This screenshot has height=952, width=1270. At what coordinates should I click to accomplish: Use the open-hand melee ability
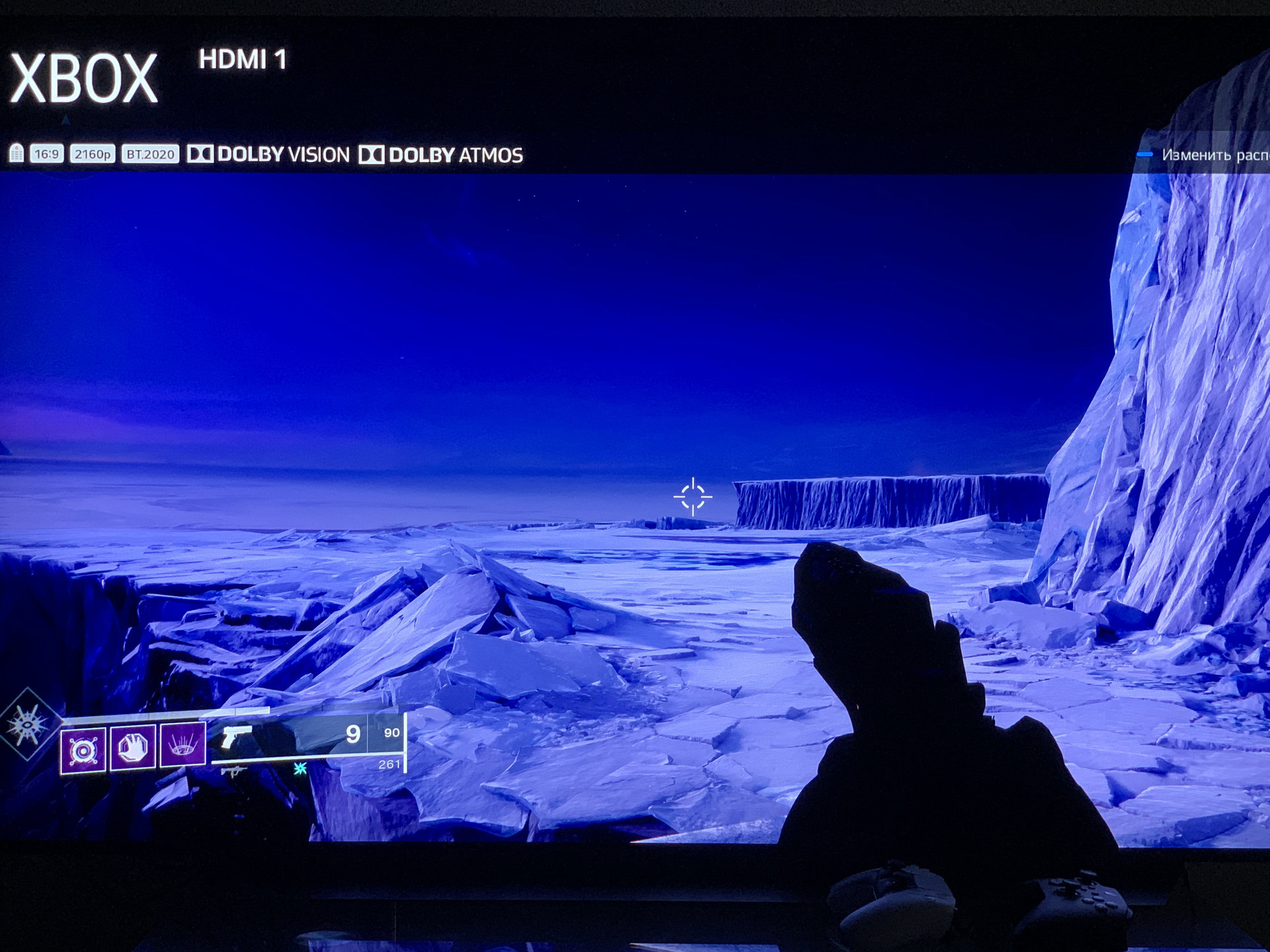[x=133, y=748]
